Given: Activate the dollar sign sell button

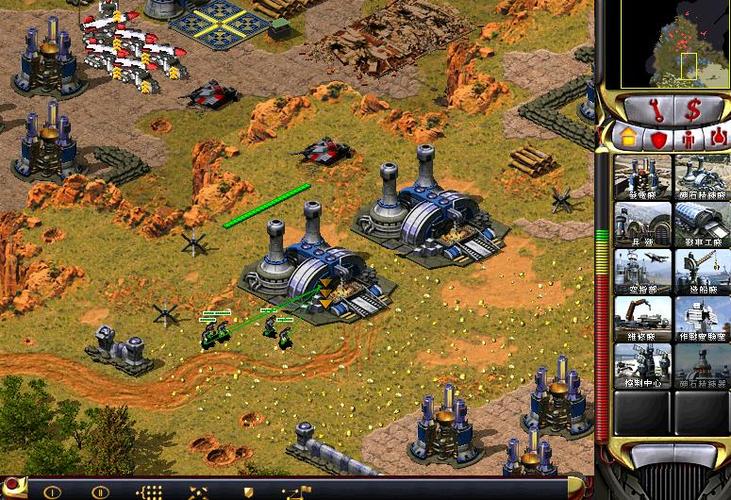Looking at the screenshot, I should [692, 110].
